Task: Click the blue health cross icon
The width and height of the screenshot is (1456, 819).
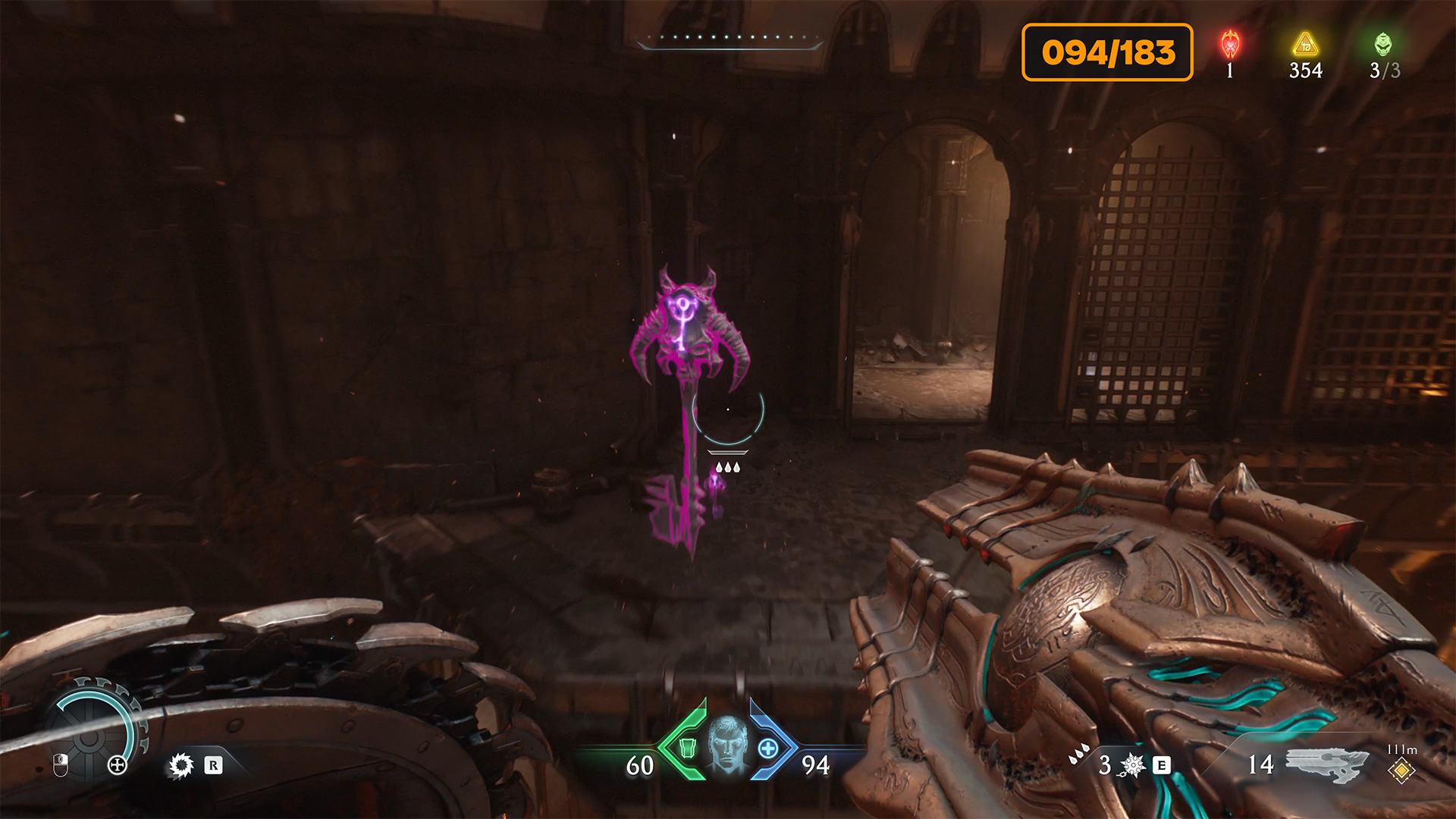Action: pos(767,748)
